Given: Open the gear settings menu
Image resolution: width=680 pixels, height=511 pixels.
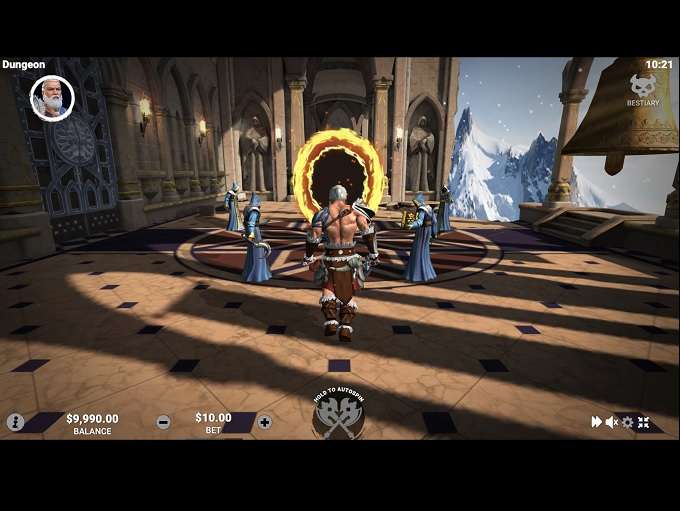Looking at the screenshot, I should (x=627, y=422).
